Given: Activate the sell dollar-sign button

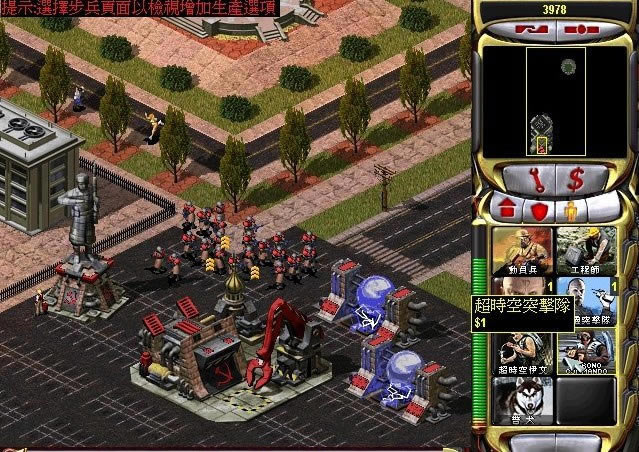Looking at the screenshot, I should click(x=576, y=180).
